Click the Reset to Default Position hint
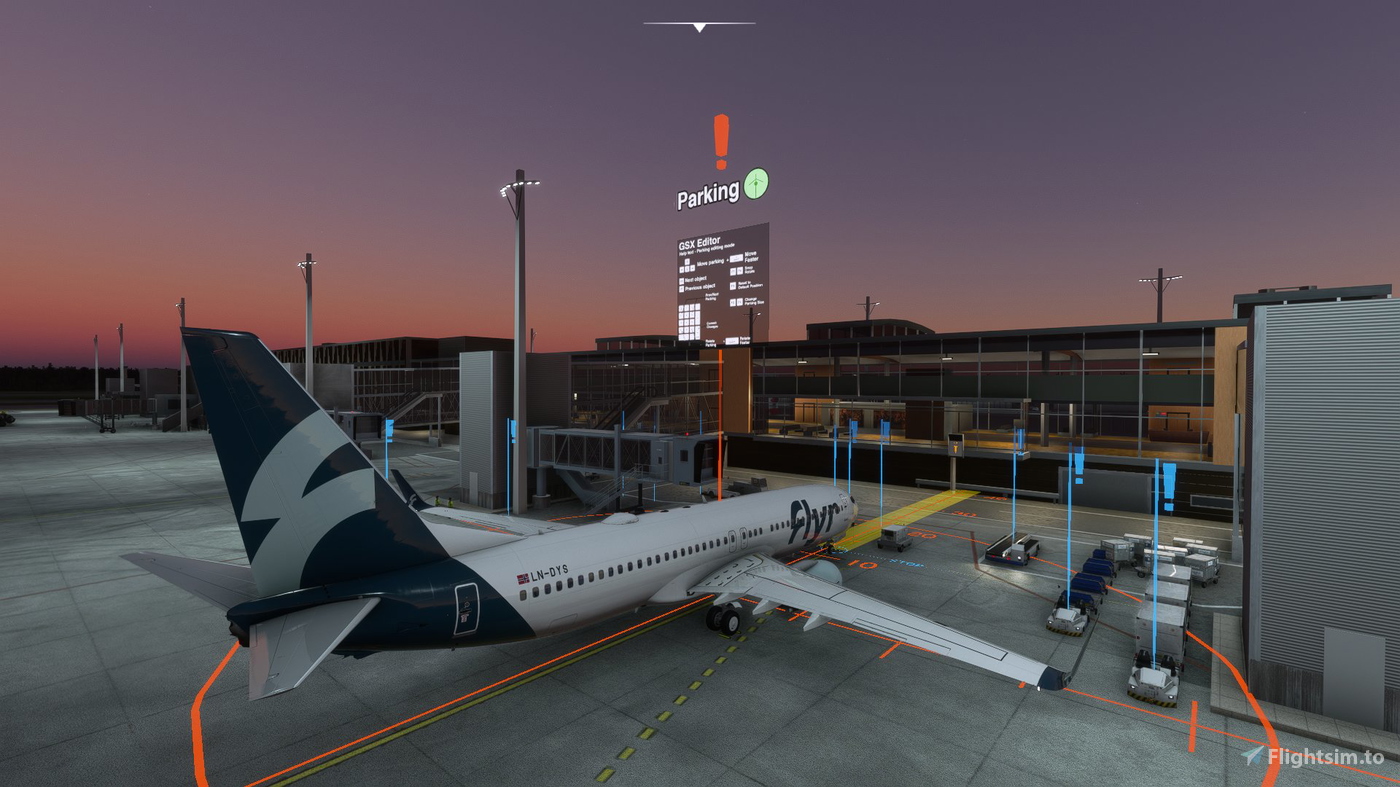Image resolution: width=1400 pixels, height=787 pixels. click(751, 285)
